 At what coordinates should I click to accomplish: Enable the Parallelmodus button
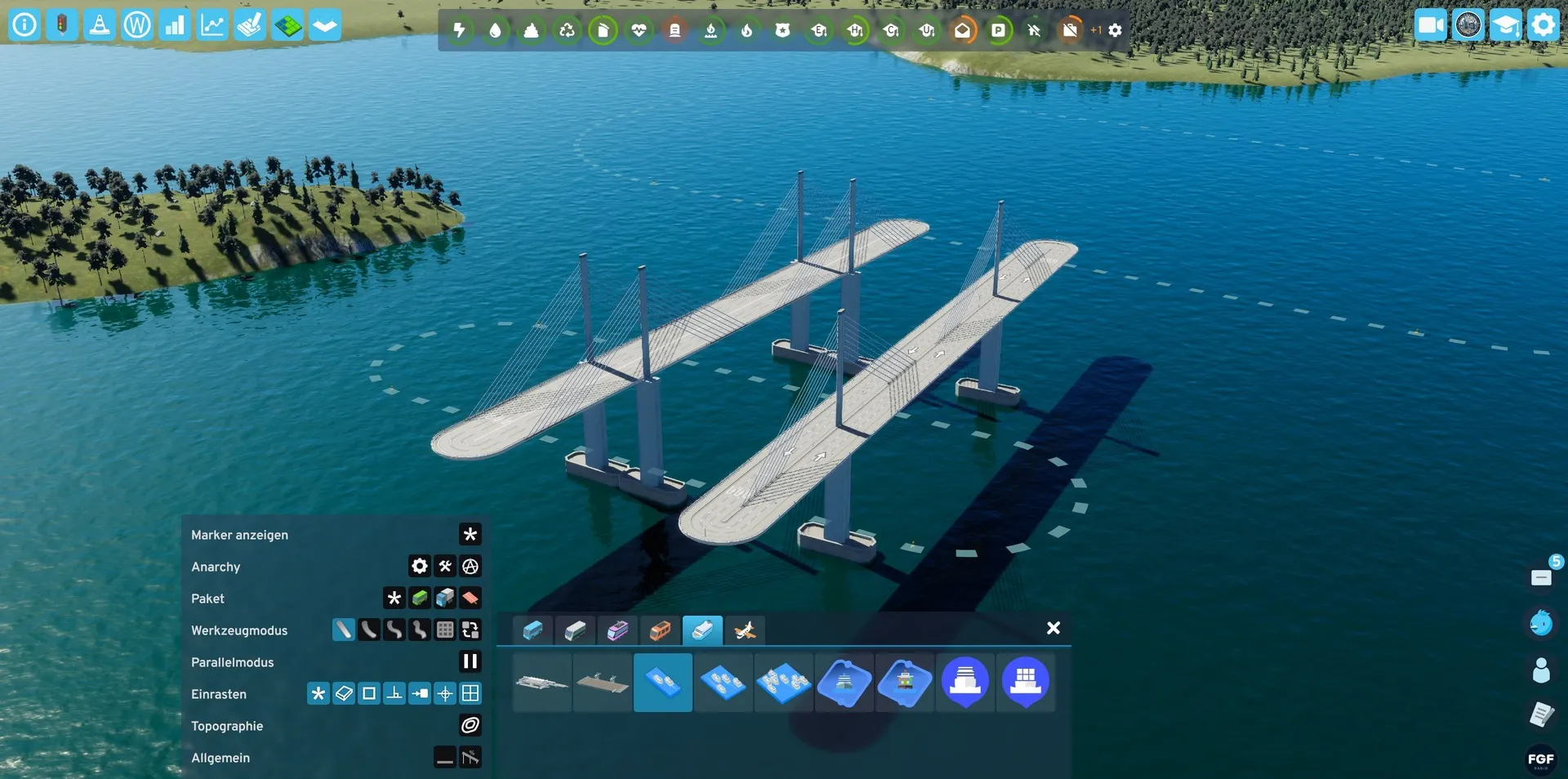click(x=470, y=662)
